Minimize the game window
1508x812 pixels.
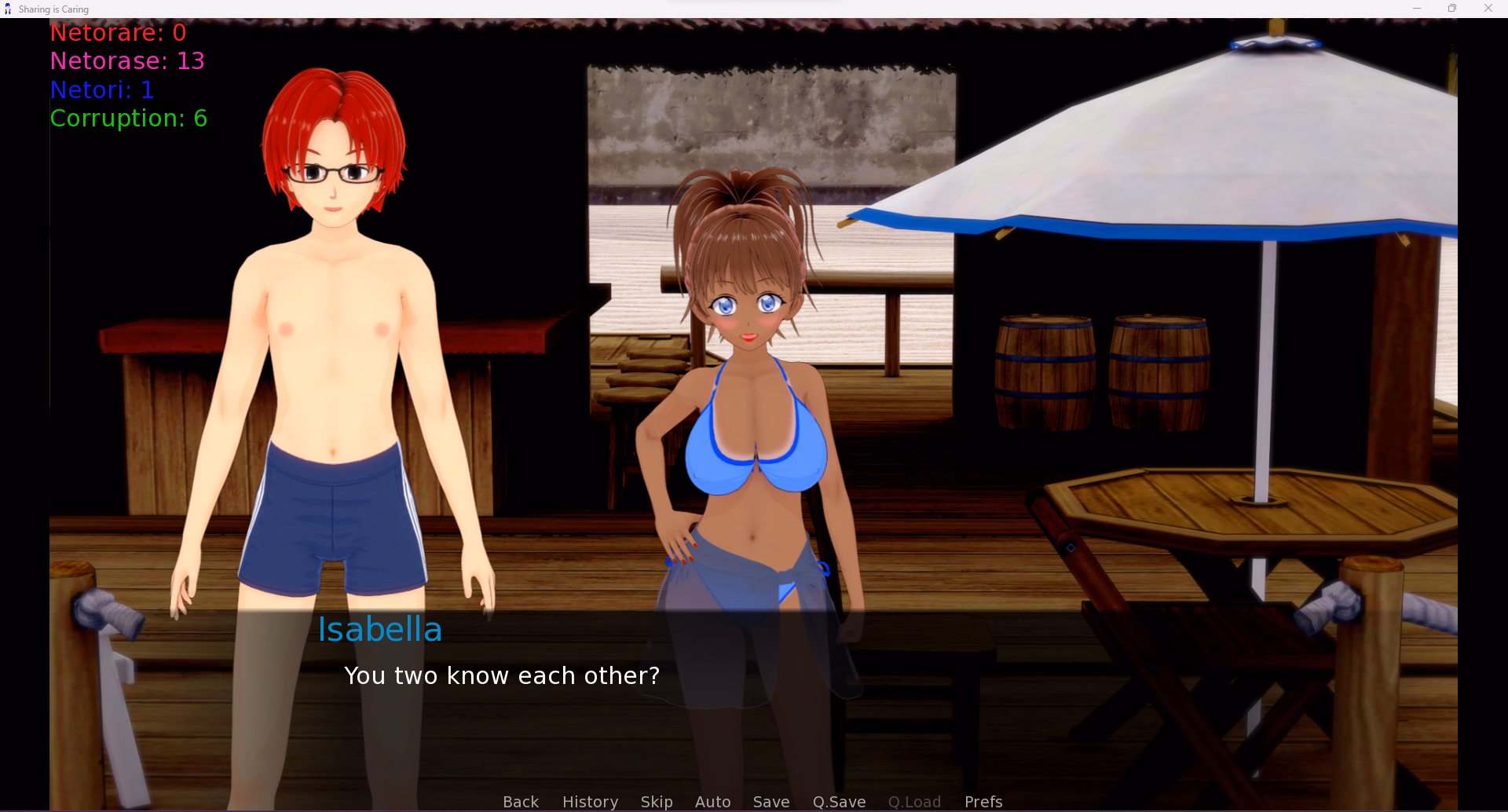(x=1417, y=8)
